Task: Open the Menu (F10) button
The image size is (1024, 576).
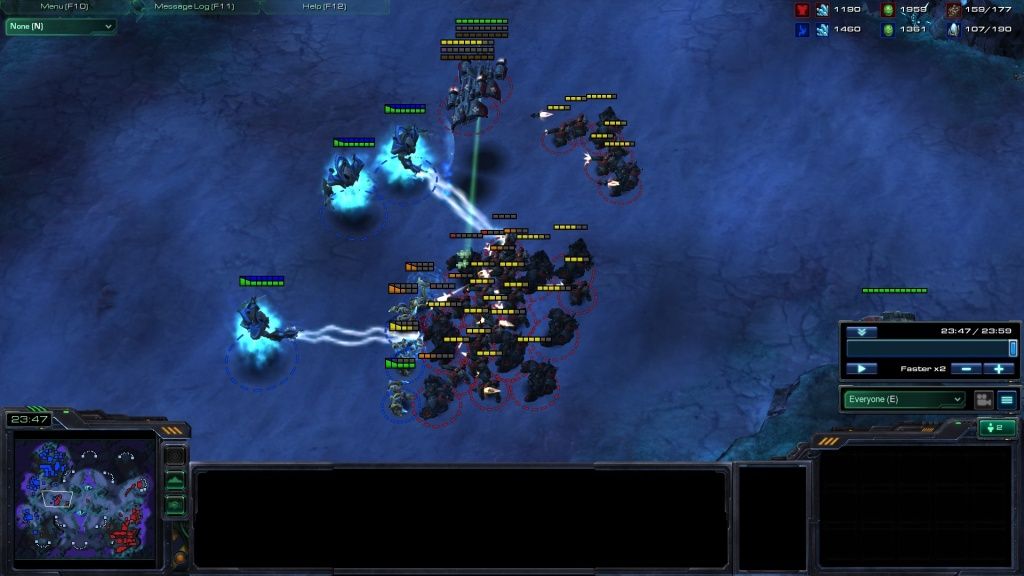Action: [x=64, y=6]
